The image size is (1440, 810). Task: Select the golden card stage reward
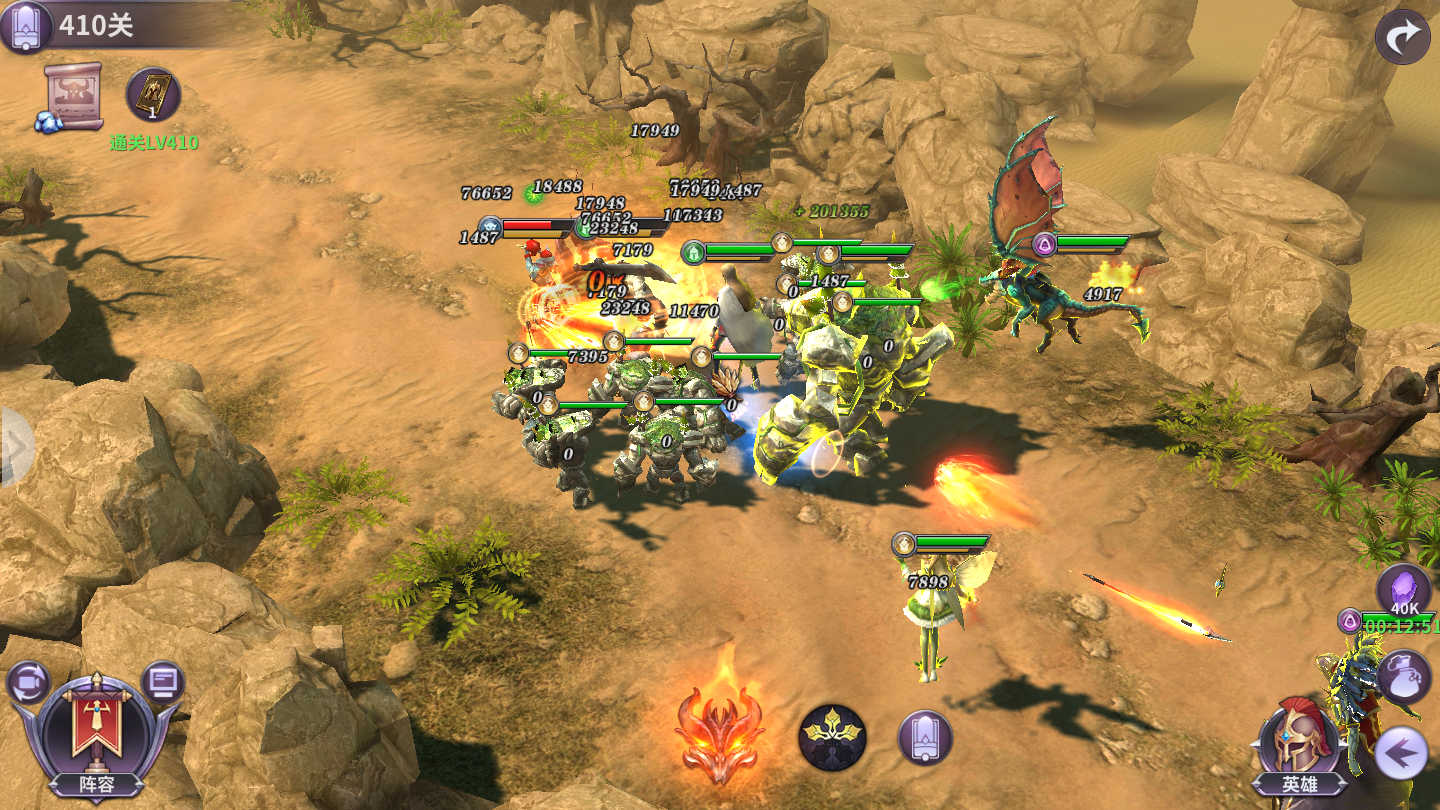pos(153,96)
